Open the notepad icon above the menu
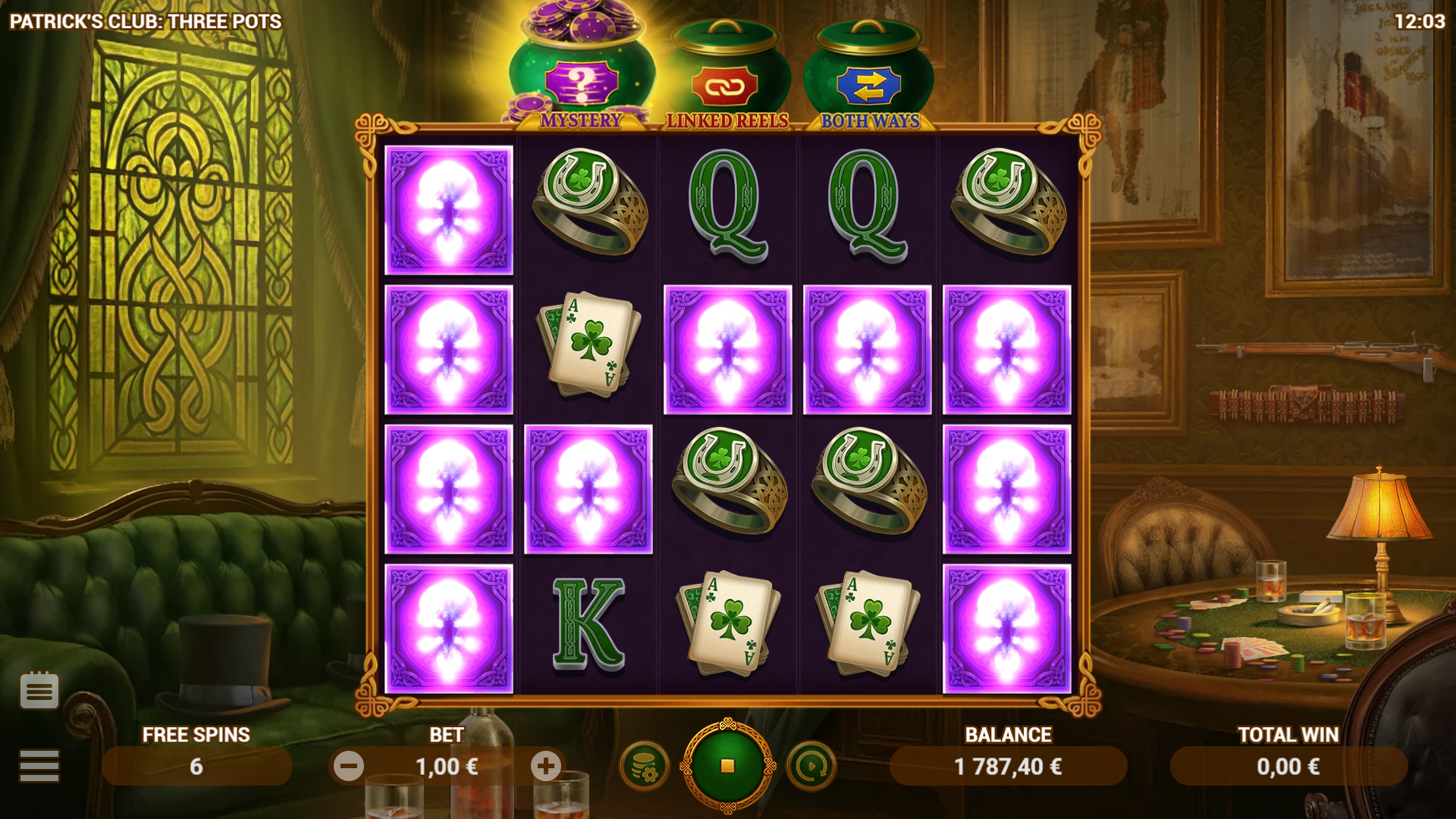This screenshot has height=819, width=1456. 39,690
